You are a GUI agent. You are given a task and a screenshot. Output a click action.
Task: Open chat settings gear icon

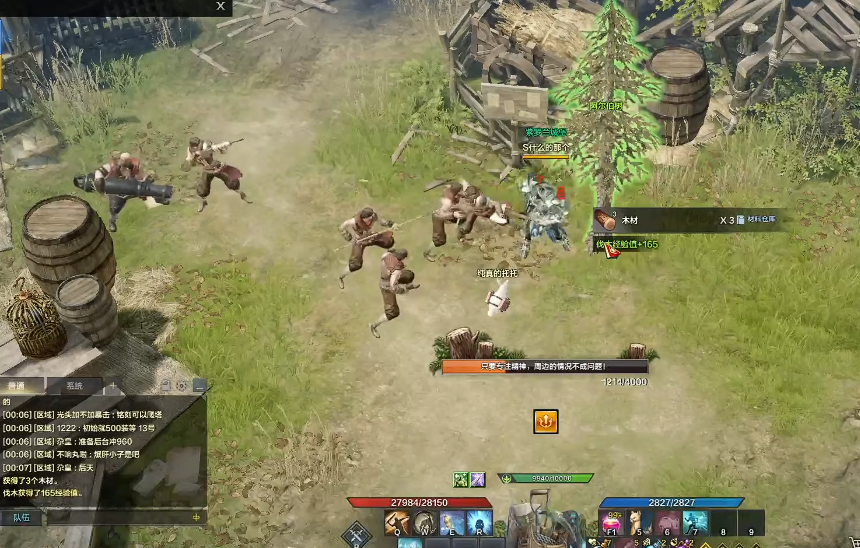(x=182, y=385)
